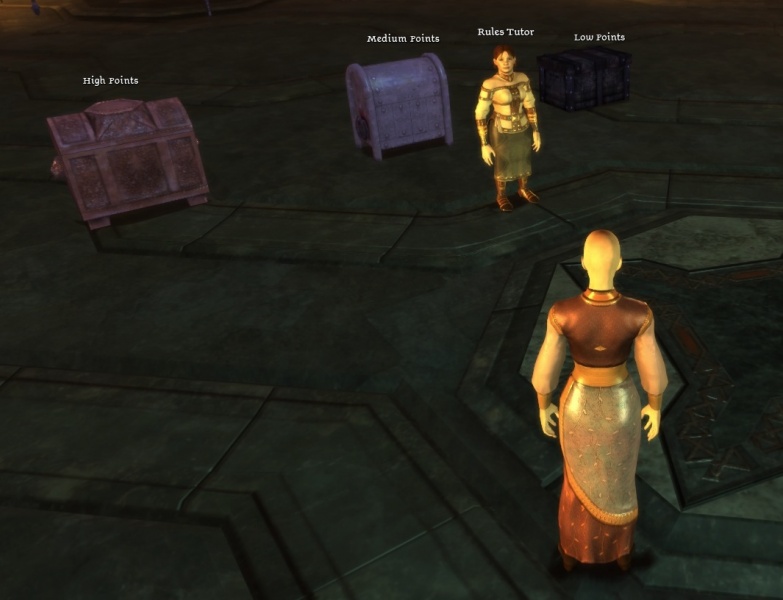Target the Low Points name label
Viewport: 783px width, 600px height.
(x=599, y=38)
